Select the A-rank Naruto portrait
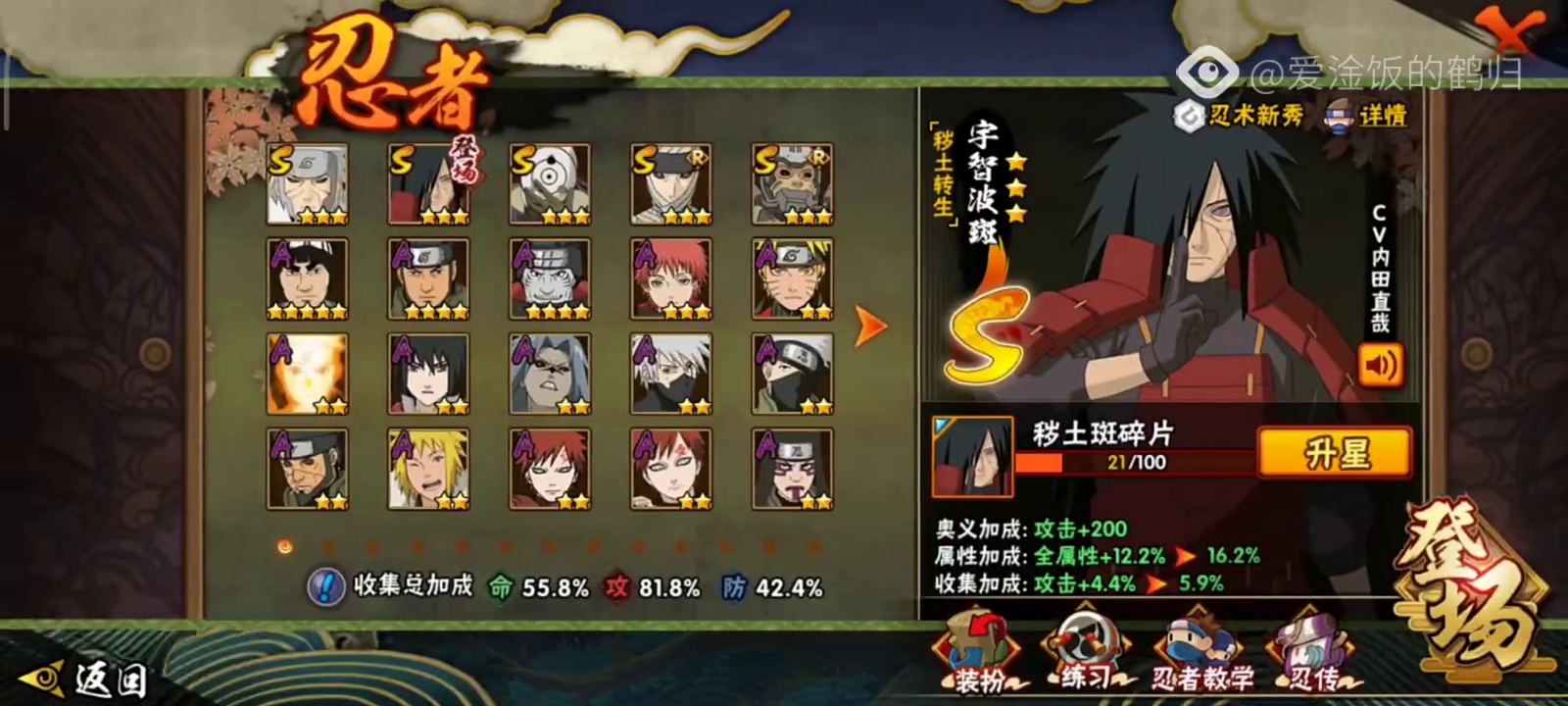The width and height of the screenshot is (1568, 706). pos(792,279)
